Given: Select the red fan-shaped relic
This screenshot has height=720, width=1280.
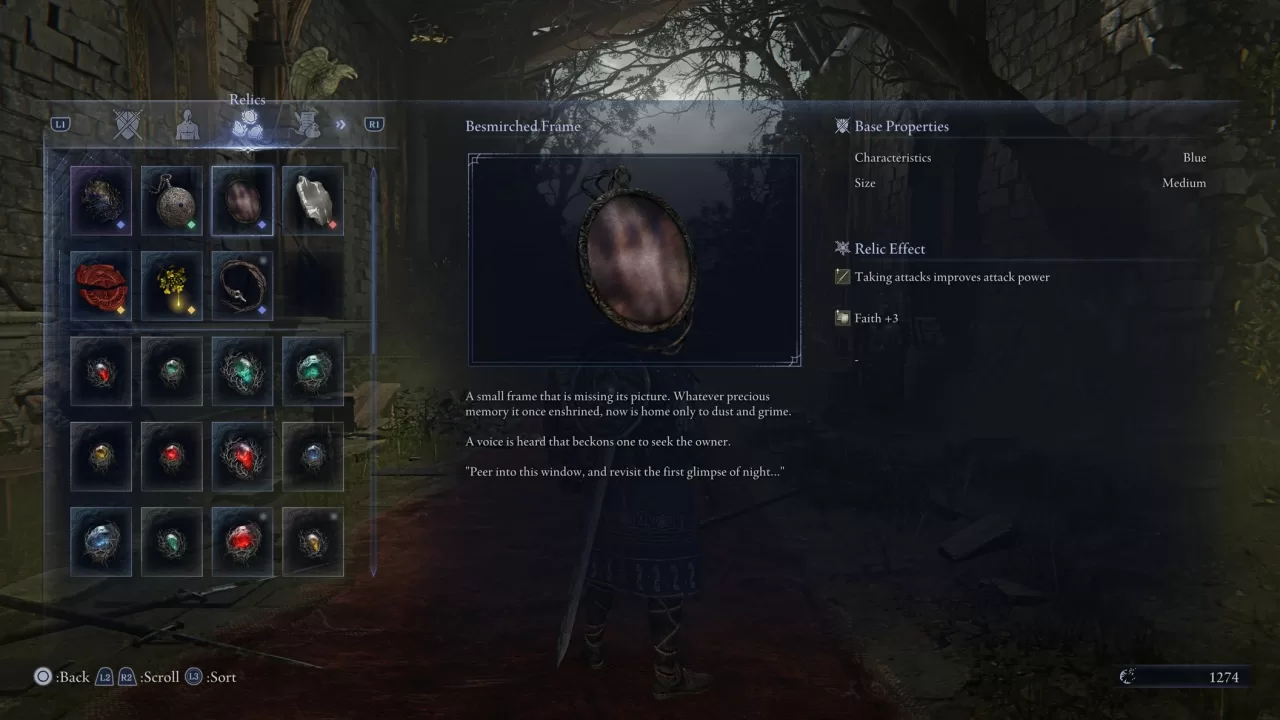Looking at the screenshot, I should click(100, 285).
